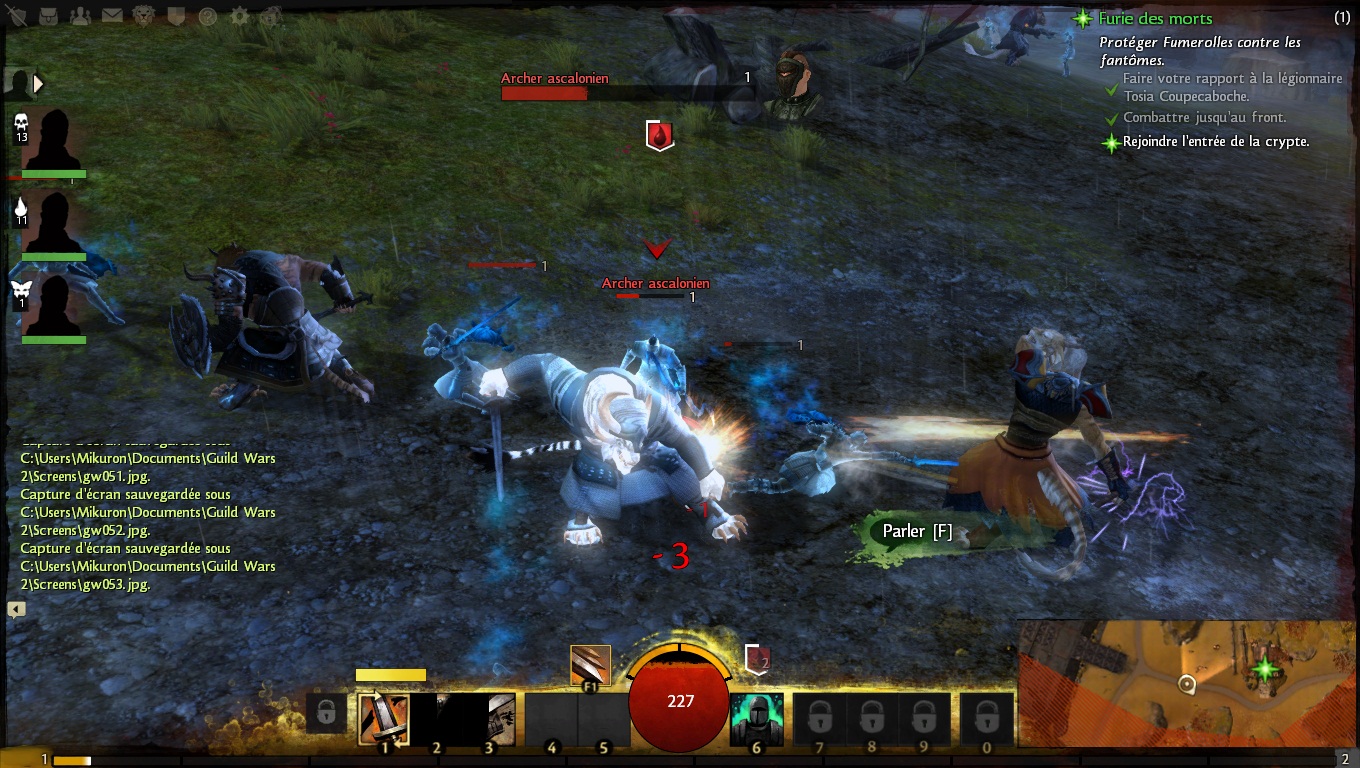The image size is (1360, 768).
Task: Select the party member with winged mask icon
Action: 52,305
